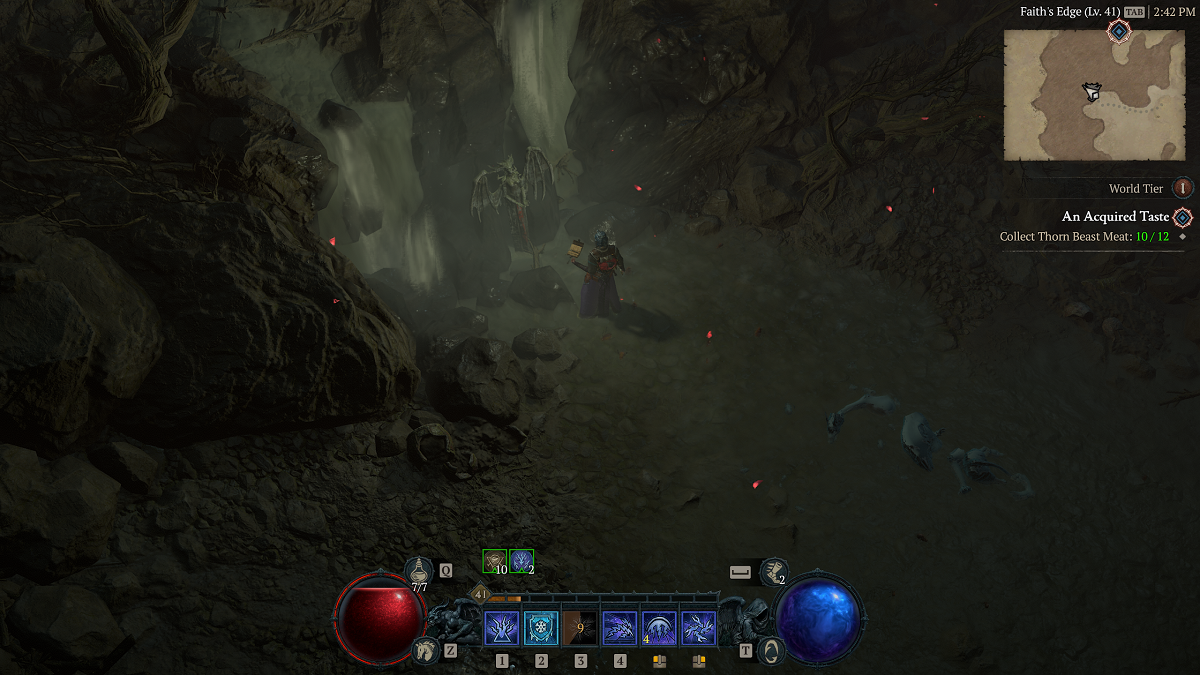Use the lightning dome skill showing 4

pyautogui.click(x=659, y=629)
